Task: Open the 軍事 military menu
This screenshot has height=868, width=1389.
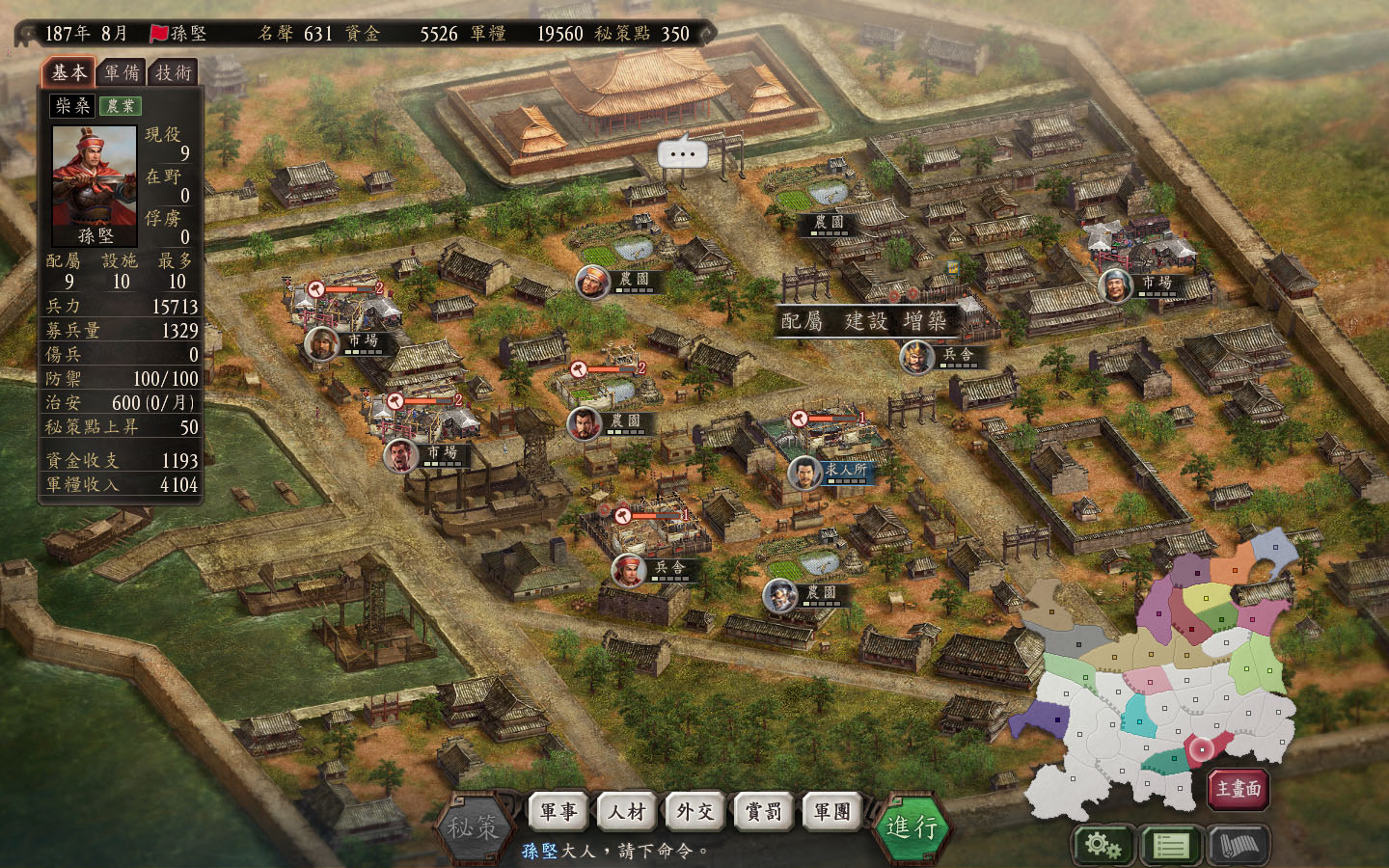Action: pos(559,812)
